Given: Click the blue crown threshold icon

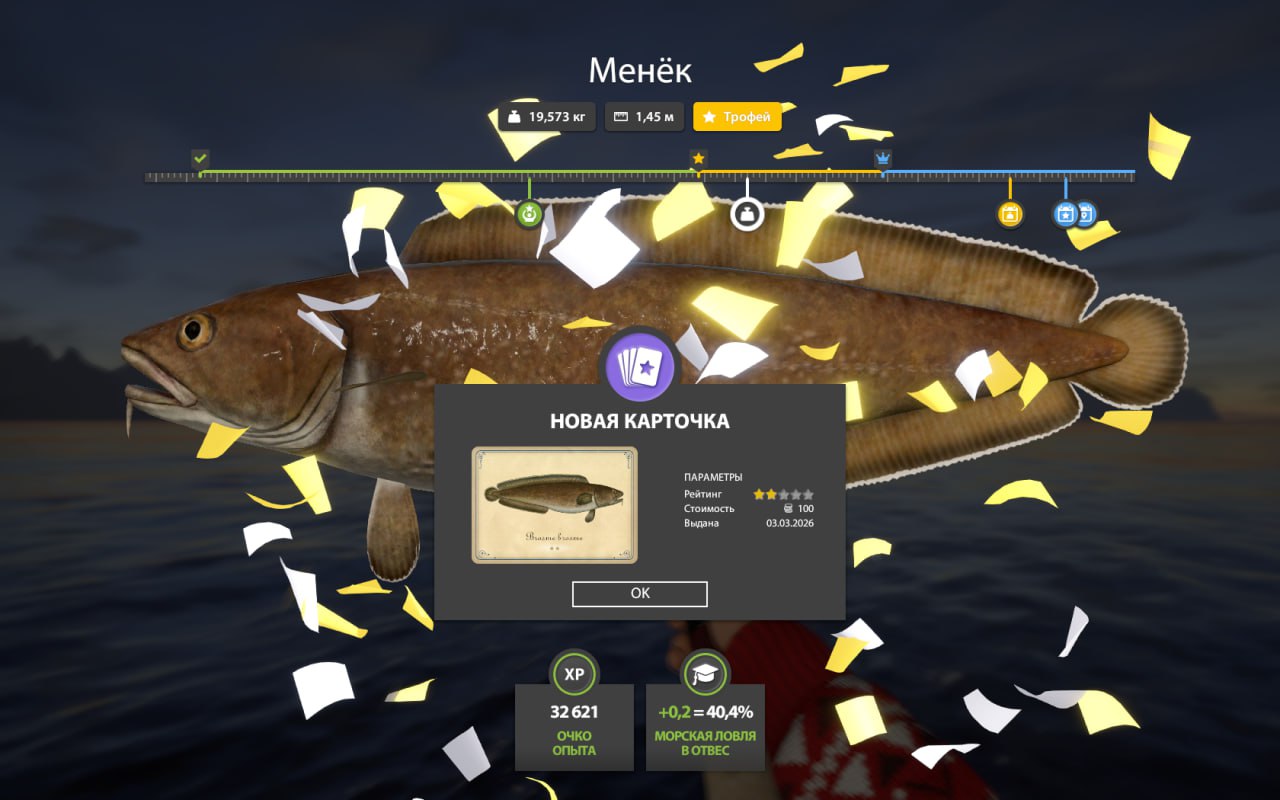Looking at the screenshot, I should point(883,158).
